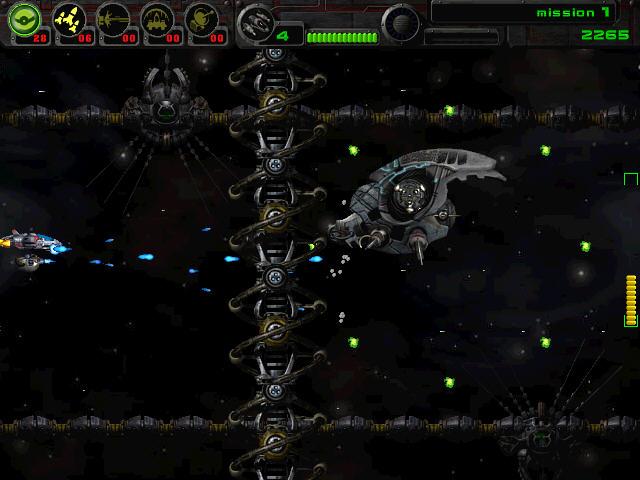Click the ship lives icon

[259, 21]
